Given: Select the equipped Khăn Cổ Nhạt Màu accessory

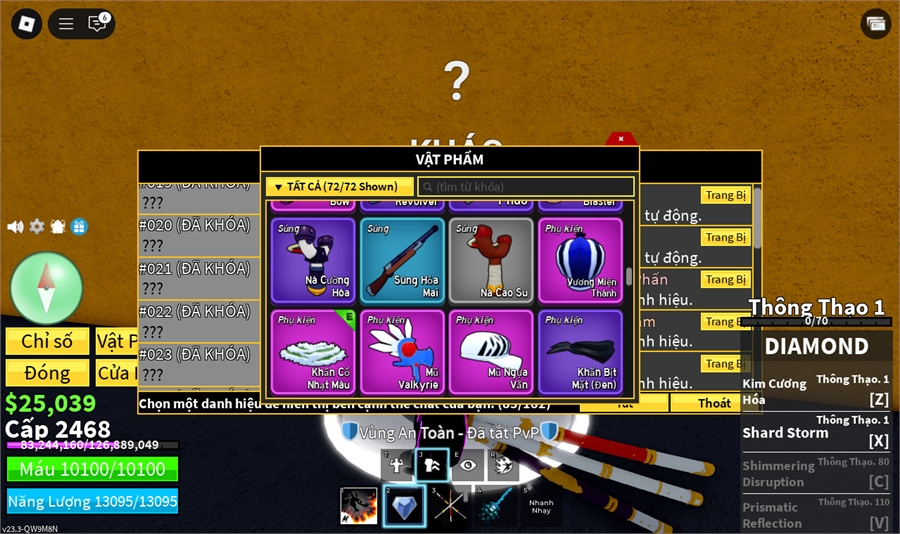Looking at the screenshot, I should 313,351.
